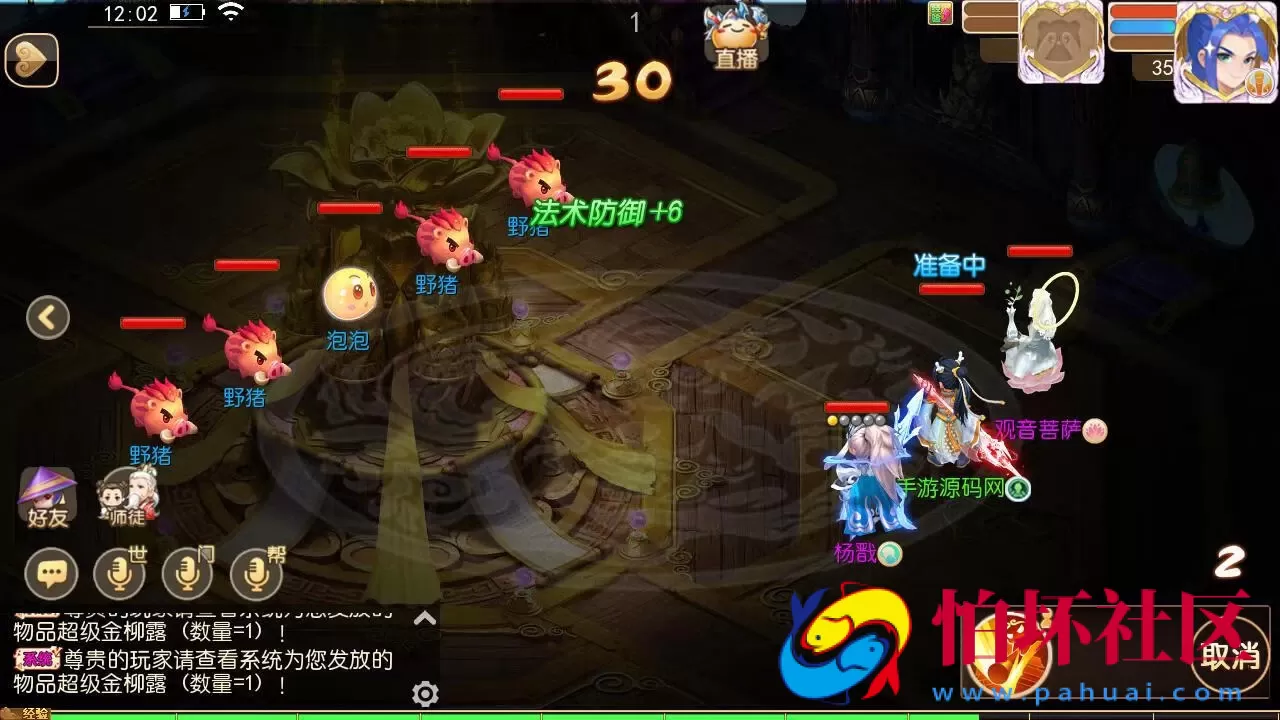
Task: Toggle the 门 sect voice channel mic
Action: tap(187, 575)
